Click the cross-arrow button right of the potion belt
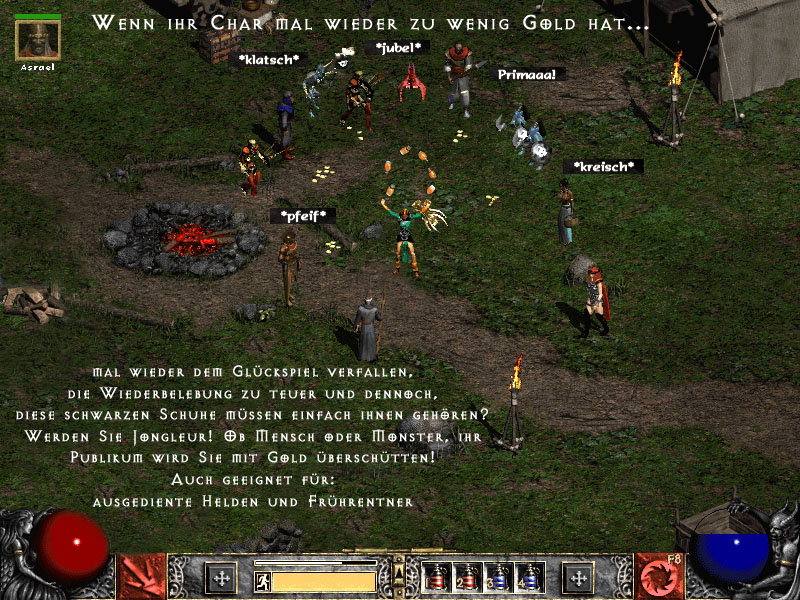The width and height of the screenshot is (800, 600). point(578,578)
